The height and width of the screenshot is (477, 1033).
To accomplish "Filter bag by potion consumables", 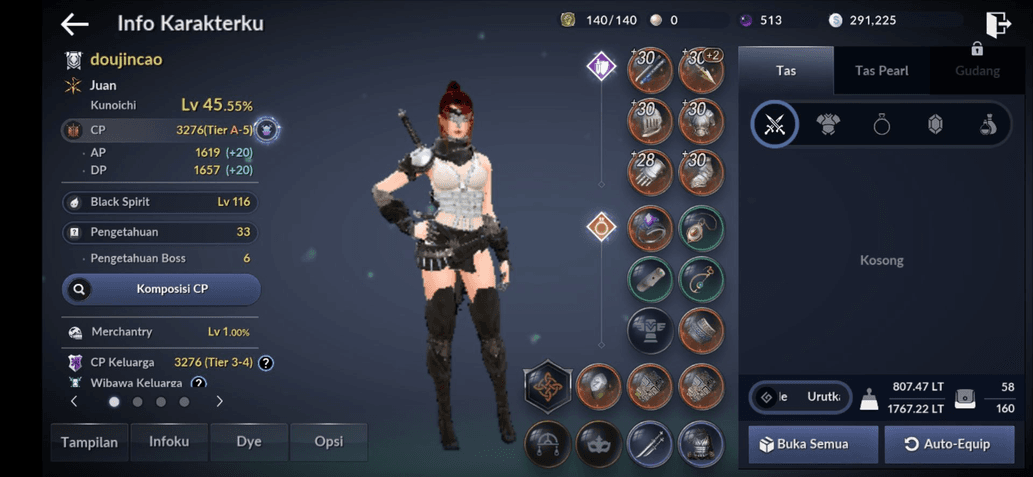I will pos(988,124).
